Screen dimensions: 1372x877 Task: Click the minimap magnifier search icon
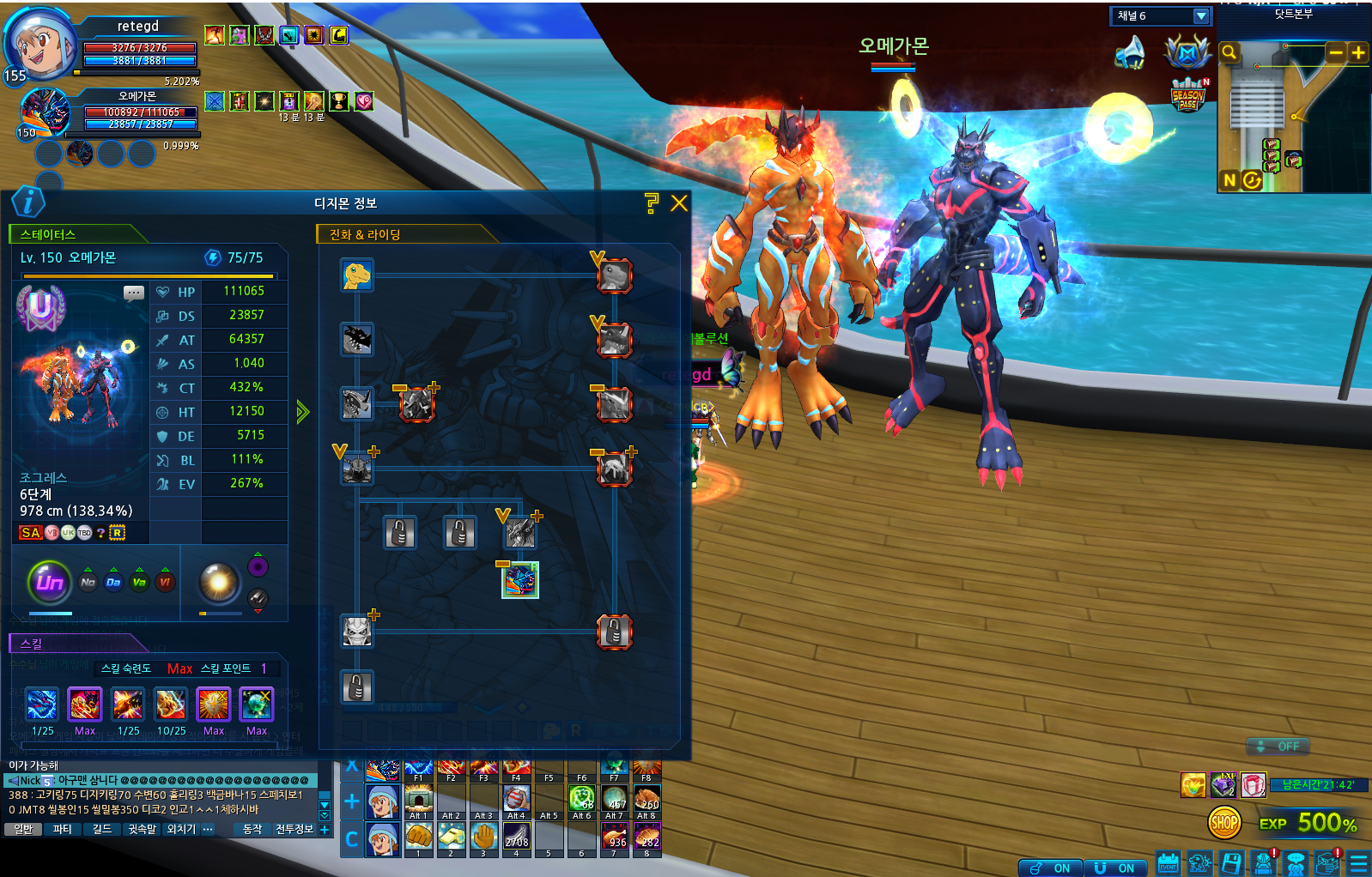(1229, 52)
